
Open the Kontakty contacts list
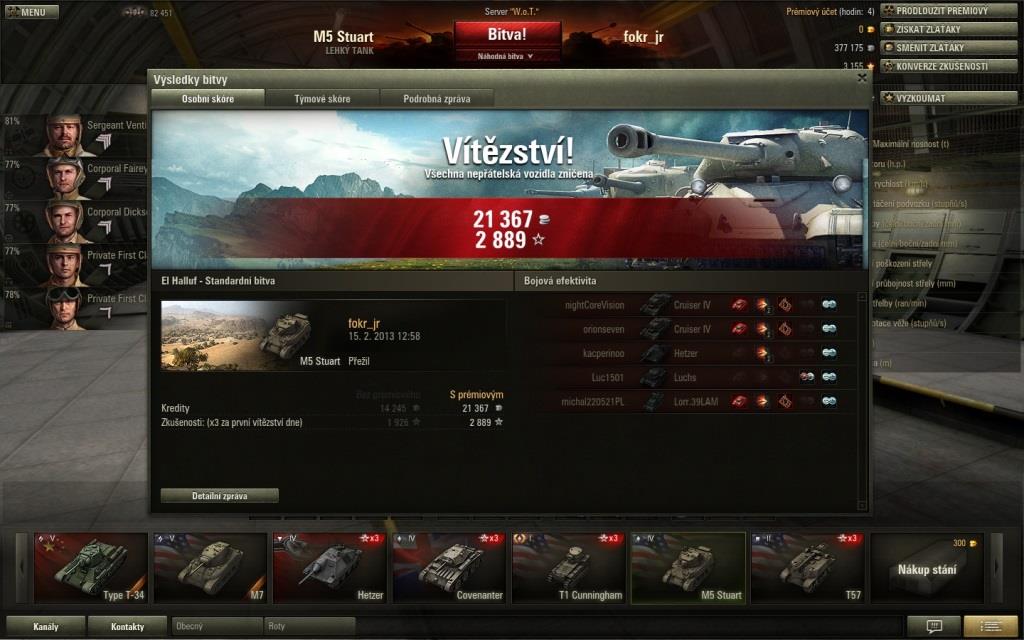pyautogui.click(x=127, y=627)
